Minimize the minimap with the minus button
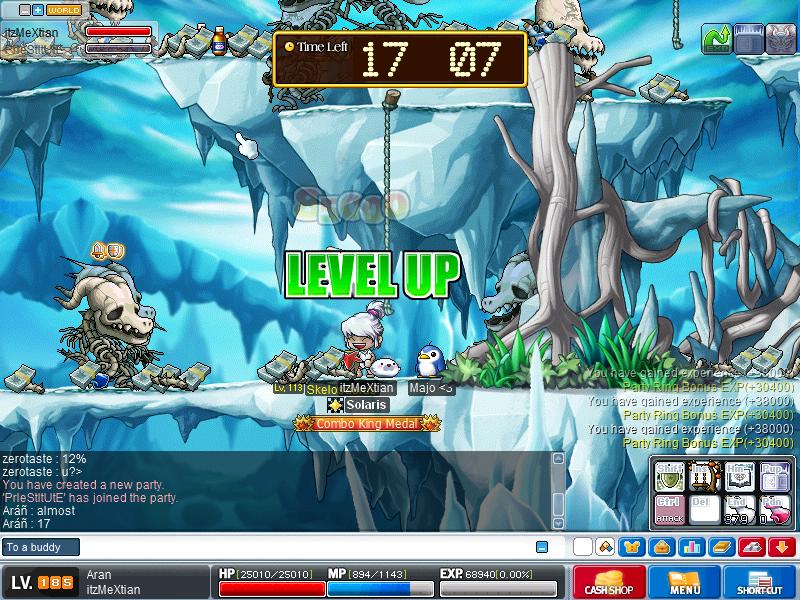Image resolution: width=800 pixels, height=600 pixels. click(23, 10)
